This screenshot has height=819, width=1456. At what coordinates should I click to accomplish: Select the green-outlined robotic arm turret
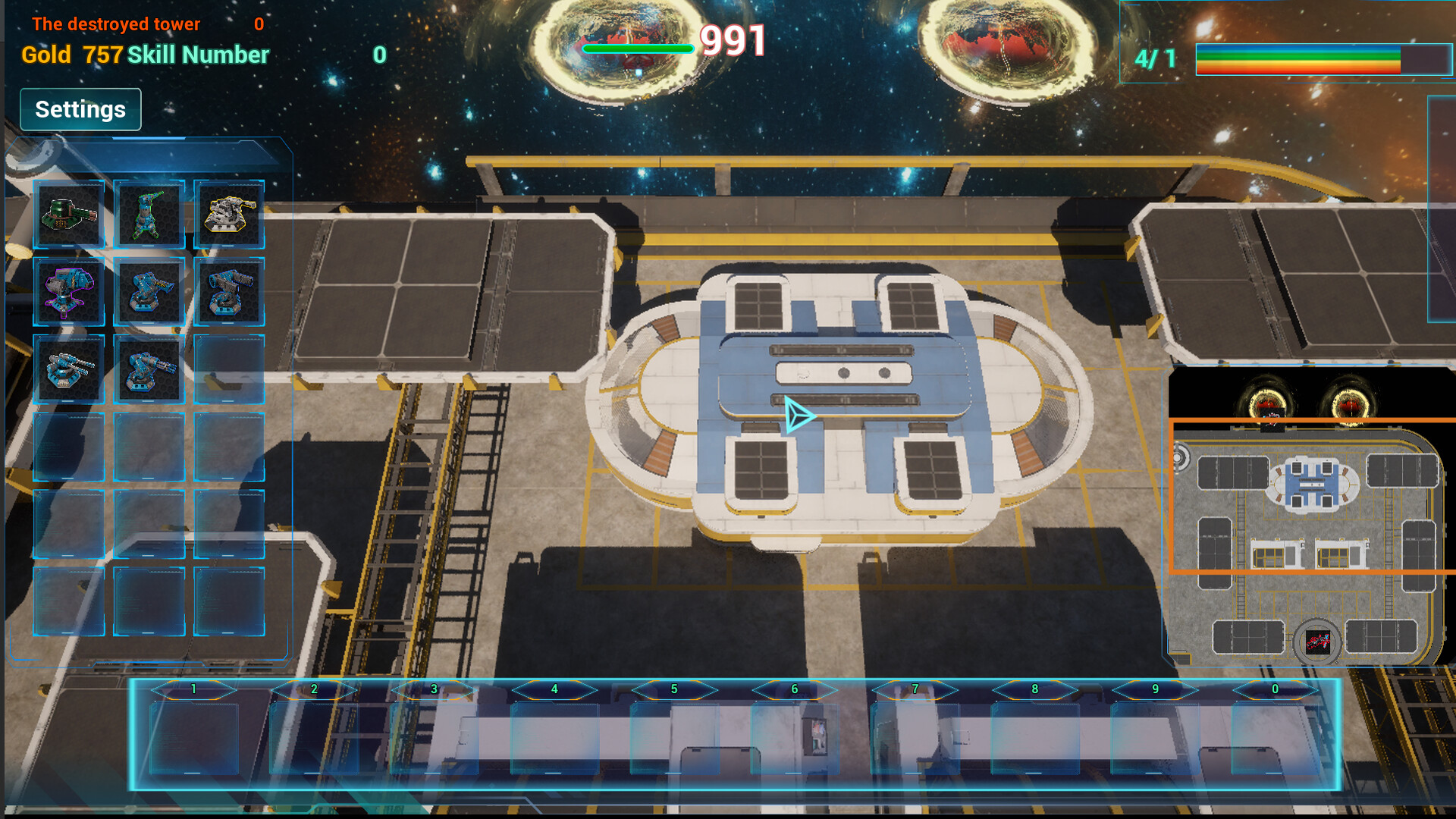point(149,215)
